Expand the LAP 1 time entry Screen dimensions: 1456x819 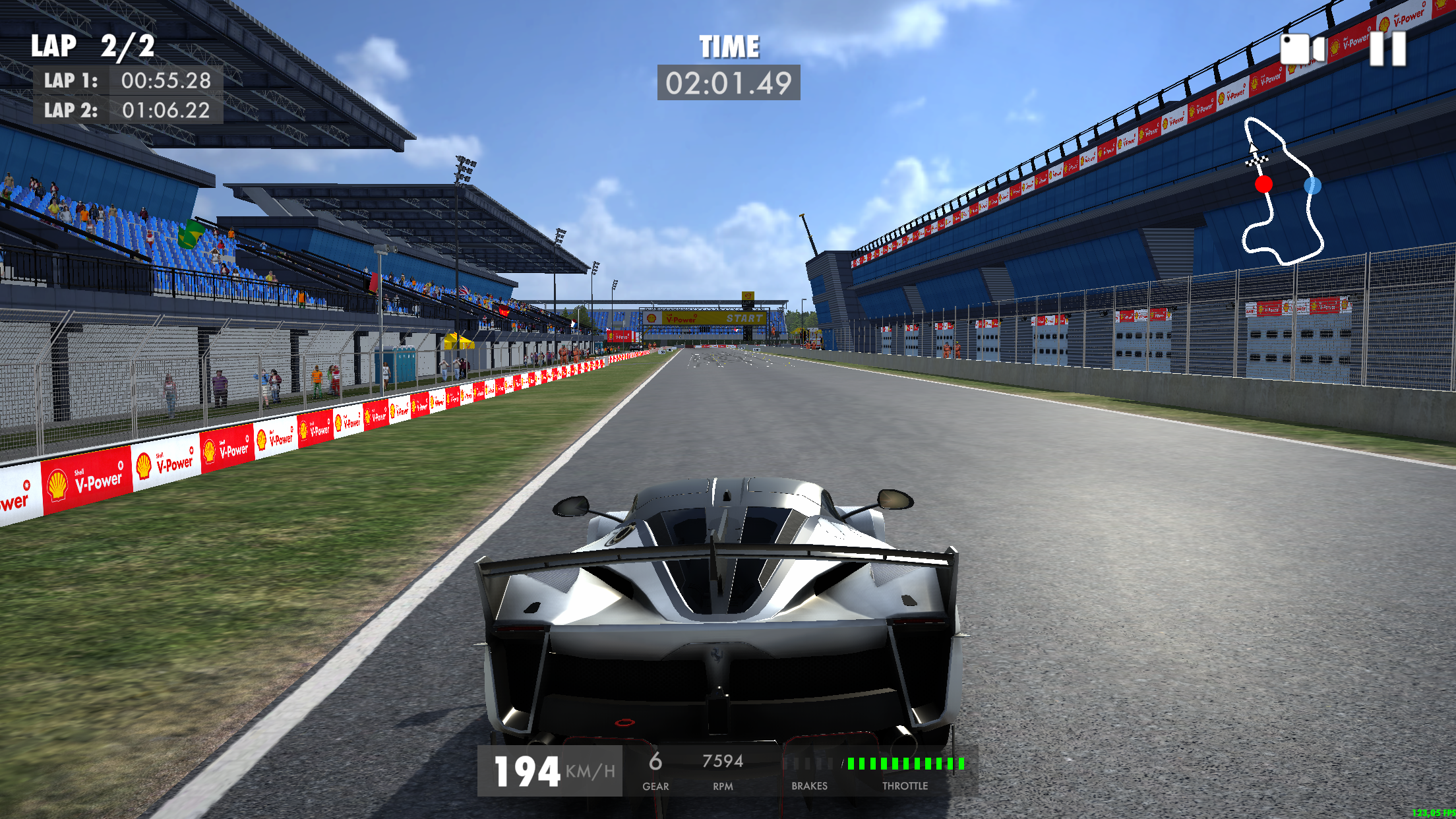(127, 81)
